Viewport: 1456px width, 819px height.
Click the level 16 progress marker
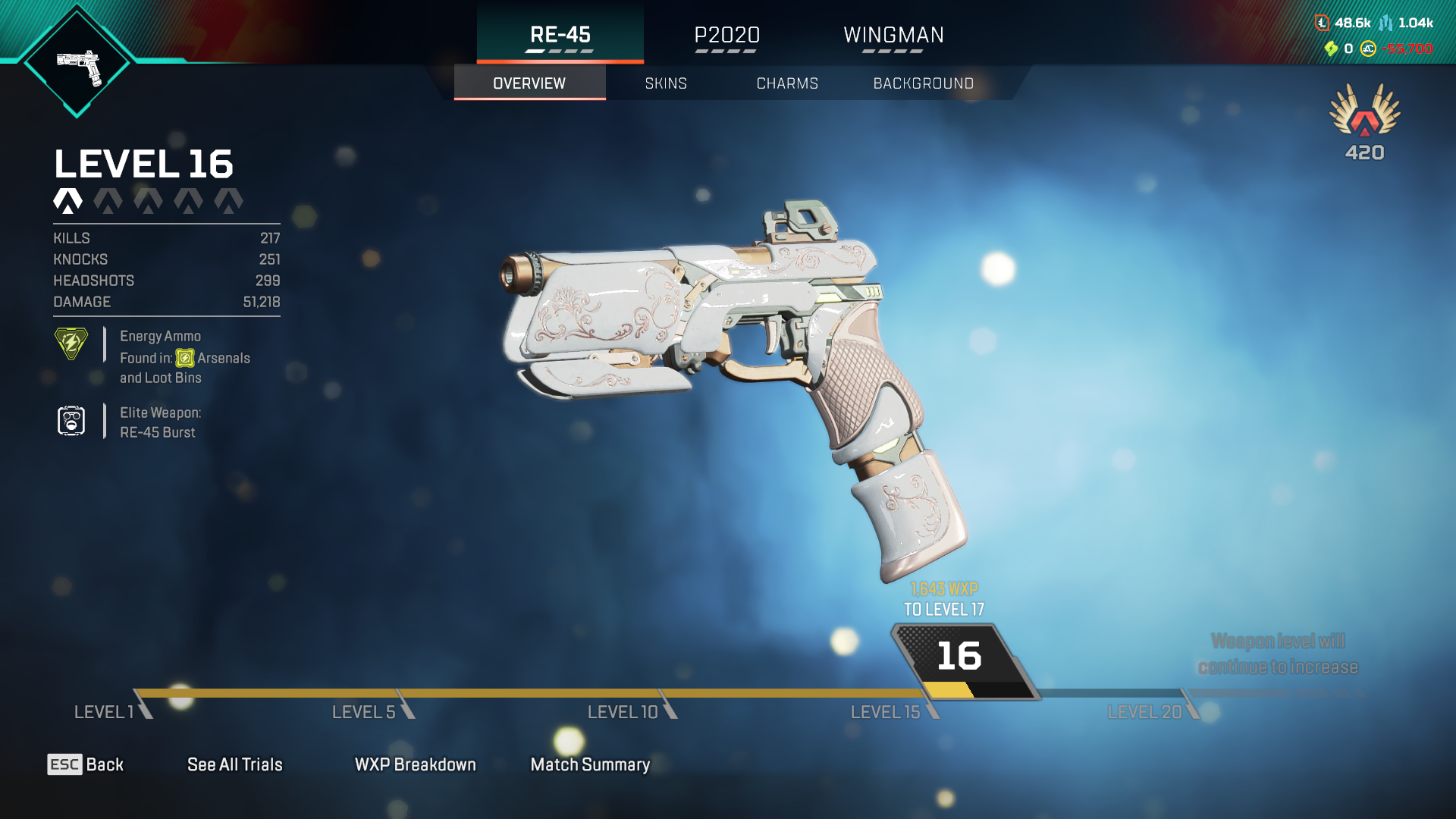point(960,657)
